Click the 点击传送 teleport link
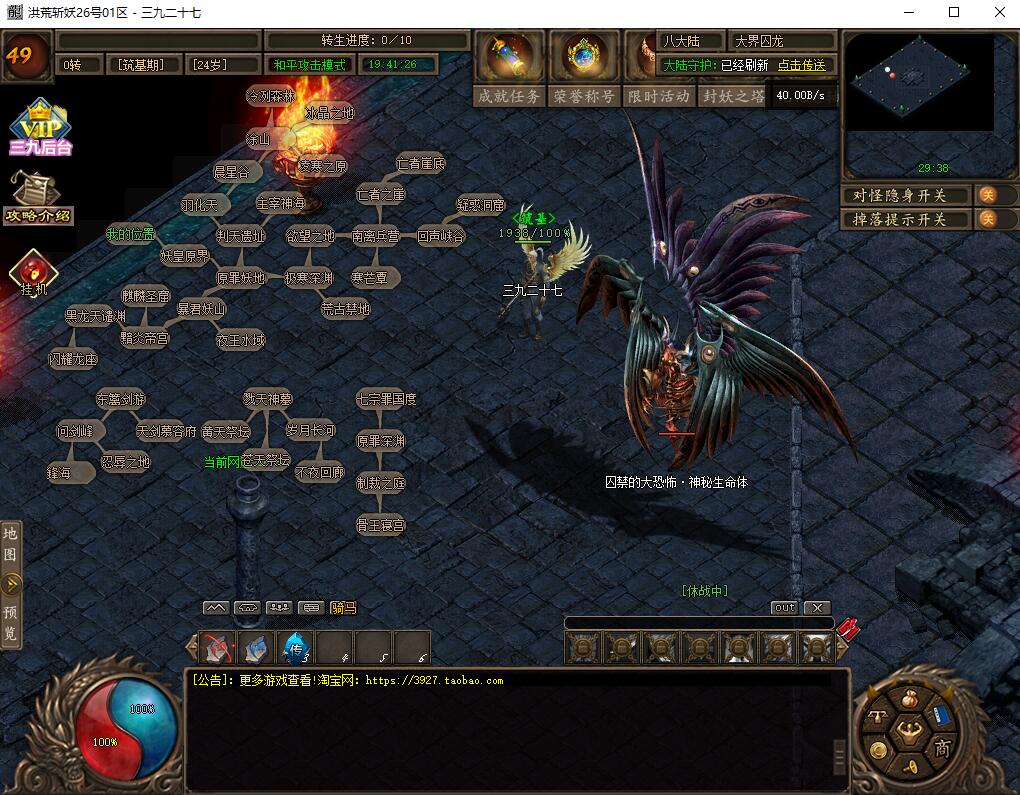The width and height of the screenshot is (1020, 795). point(802,65)
